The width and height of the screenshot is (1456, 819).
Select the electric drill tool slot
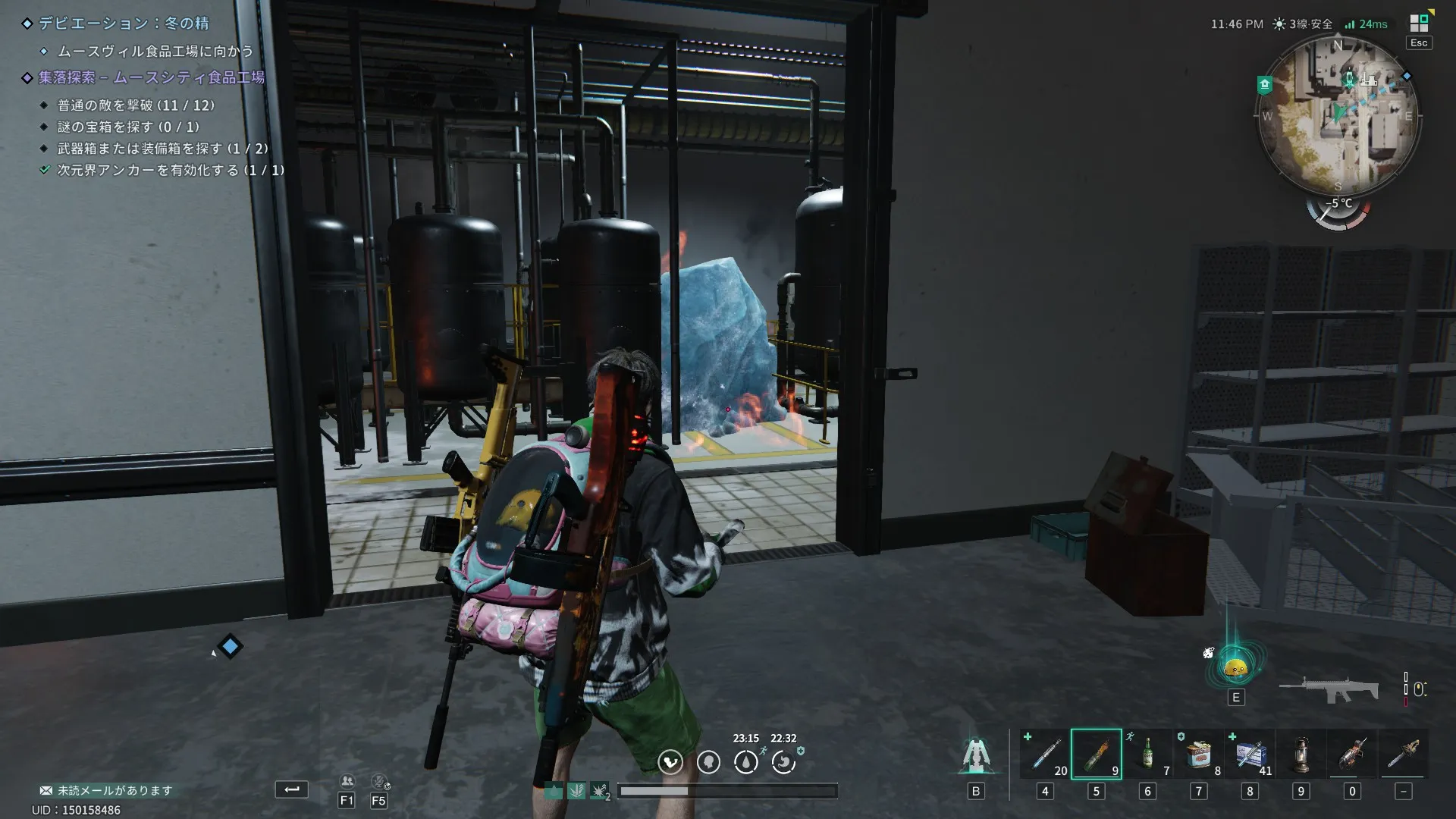(x=1352, y=754)
